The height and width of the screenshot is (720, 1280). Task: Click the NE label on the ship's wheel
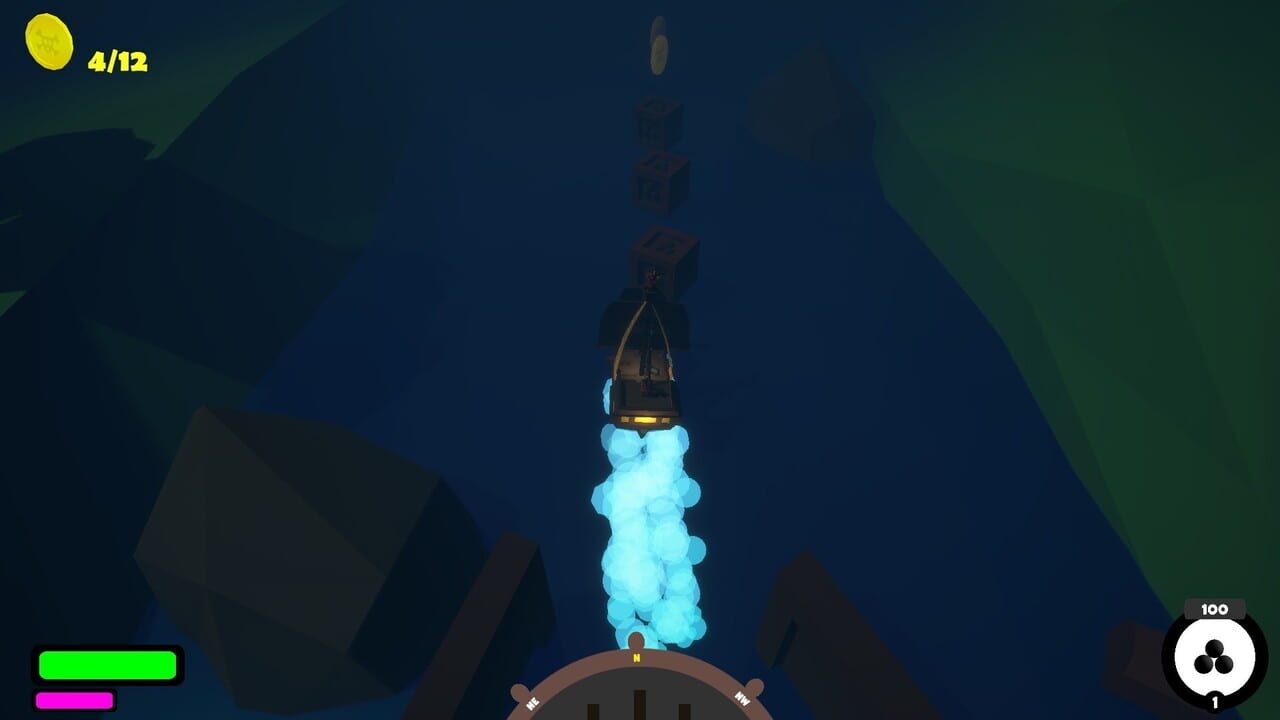point(532,703)
